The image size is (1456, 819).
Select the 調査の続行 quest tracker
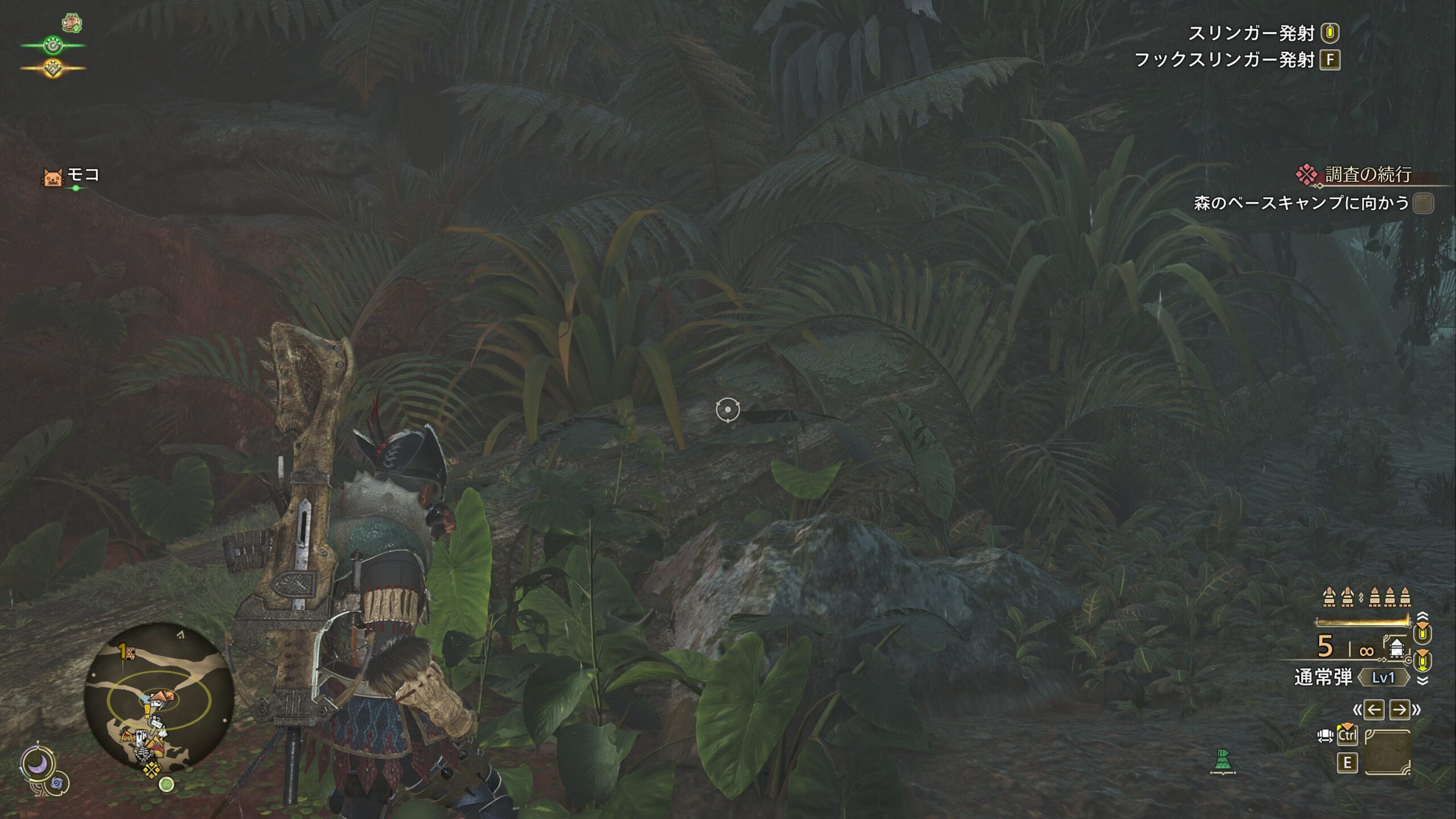(x=1367, y=175)
